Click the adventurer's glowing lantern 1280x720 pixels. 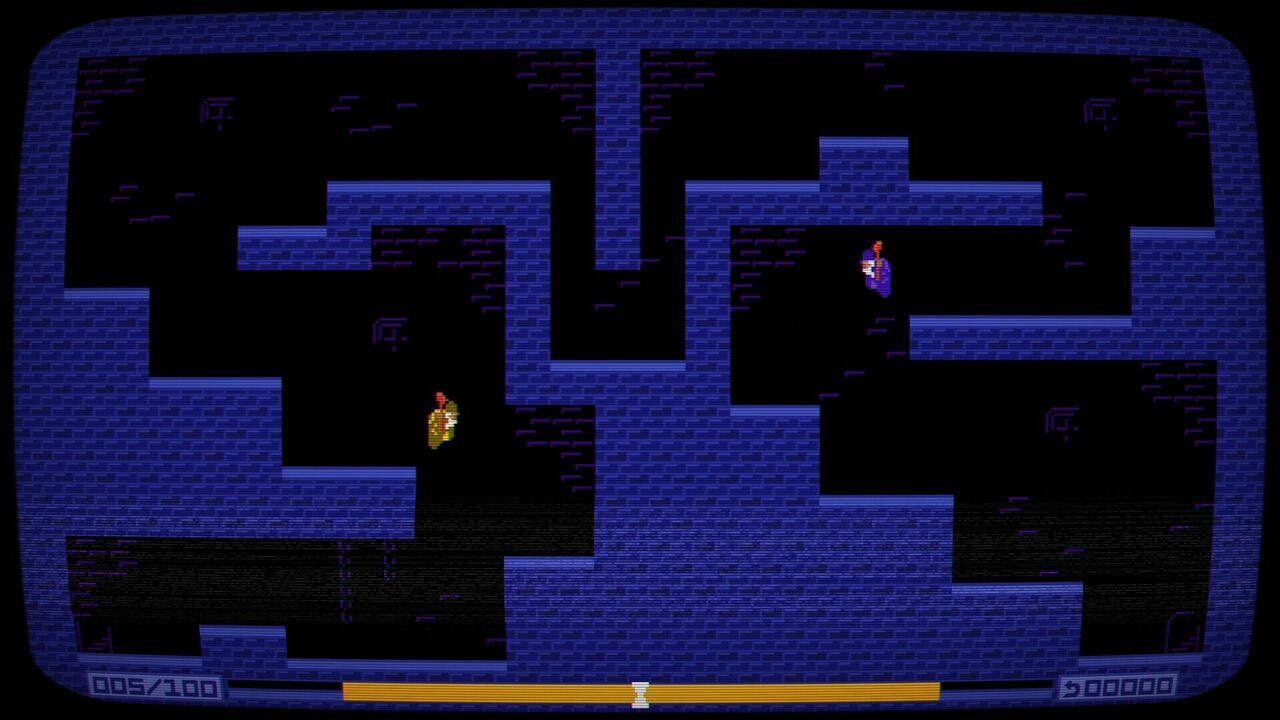click(440, 400)
